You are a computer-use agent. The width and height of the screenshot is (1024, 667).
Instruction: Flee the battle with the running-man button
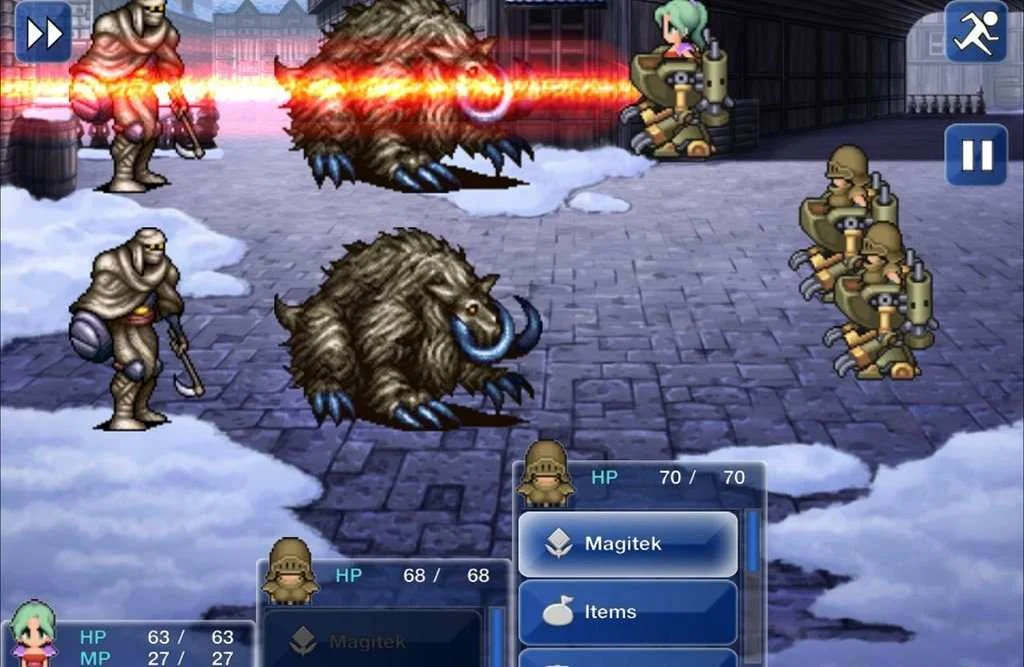click(976, 32)
